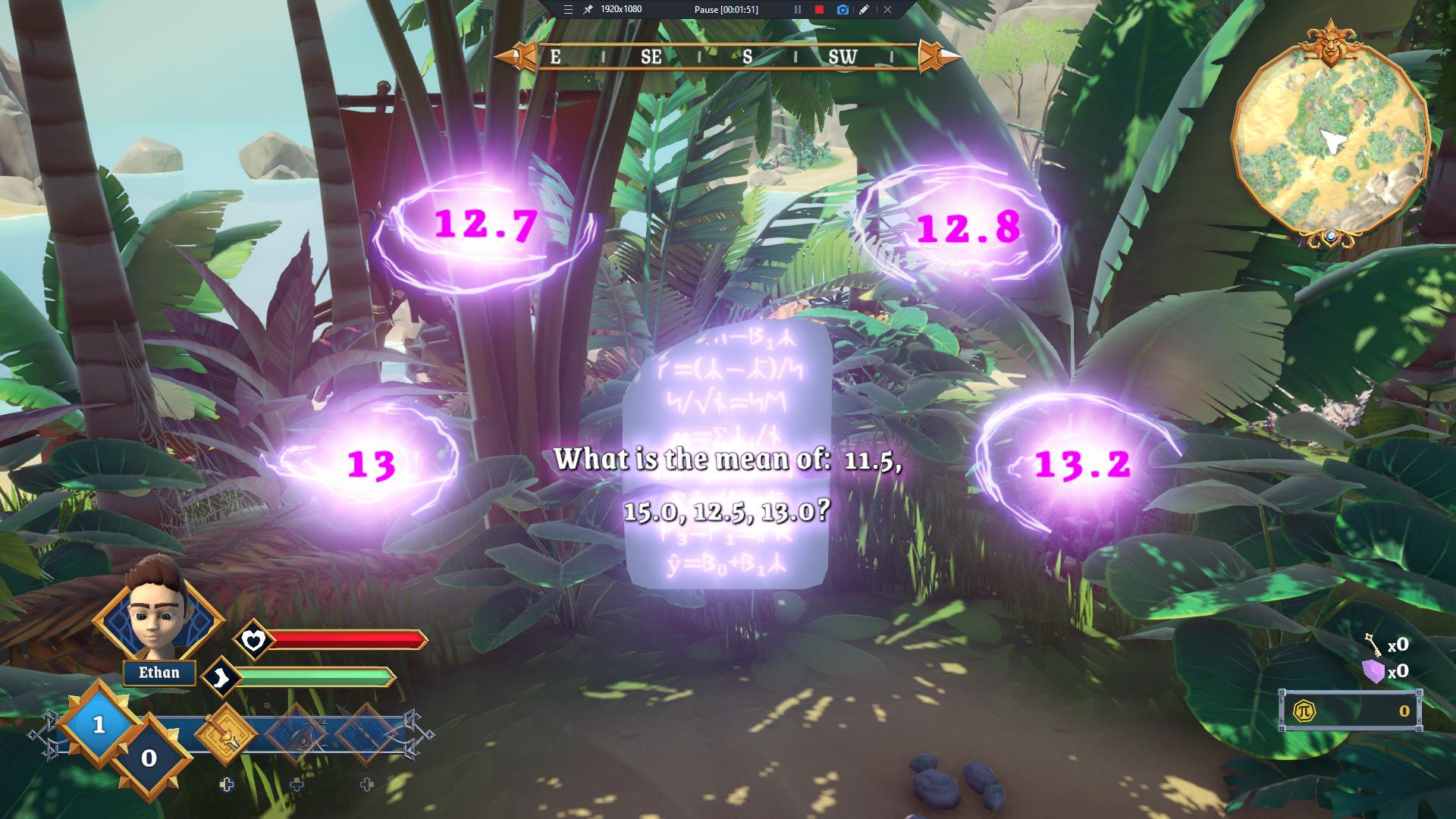Take a screenshot with the camera icon
This screenshot has width=1456, height=819.
[x=842, y=10]
